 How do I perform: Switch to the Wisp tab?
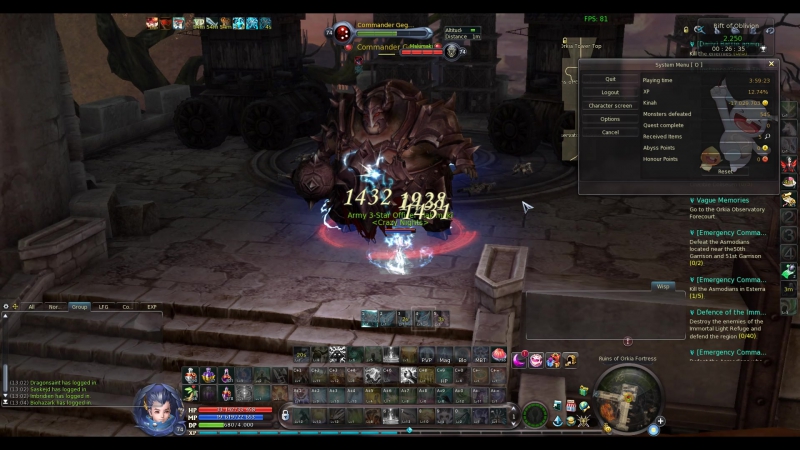[662, 286]
